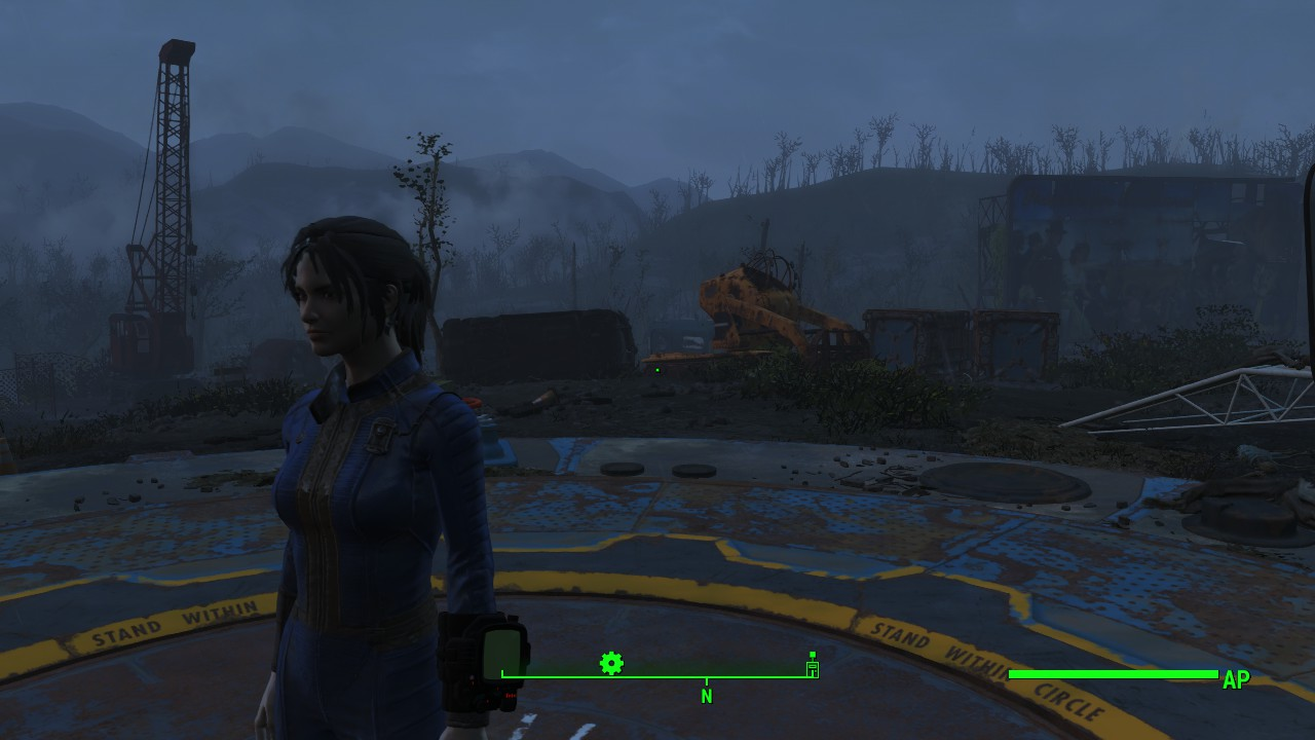Click the gear location marker on the compass

(x=611, y=663)
